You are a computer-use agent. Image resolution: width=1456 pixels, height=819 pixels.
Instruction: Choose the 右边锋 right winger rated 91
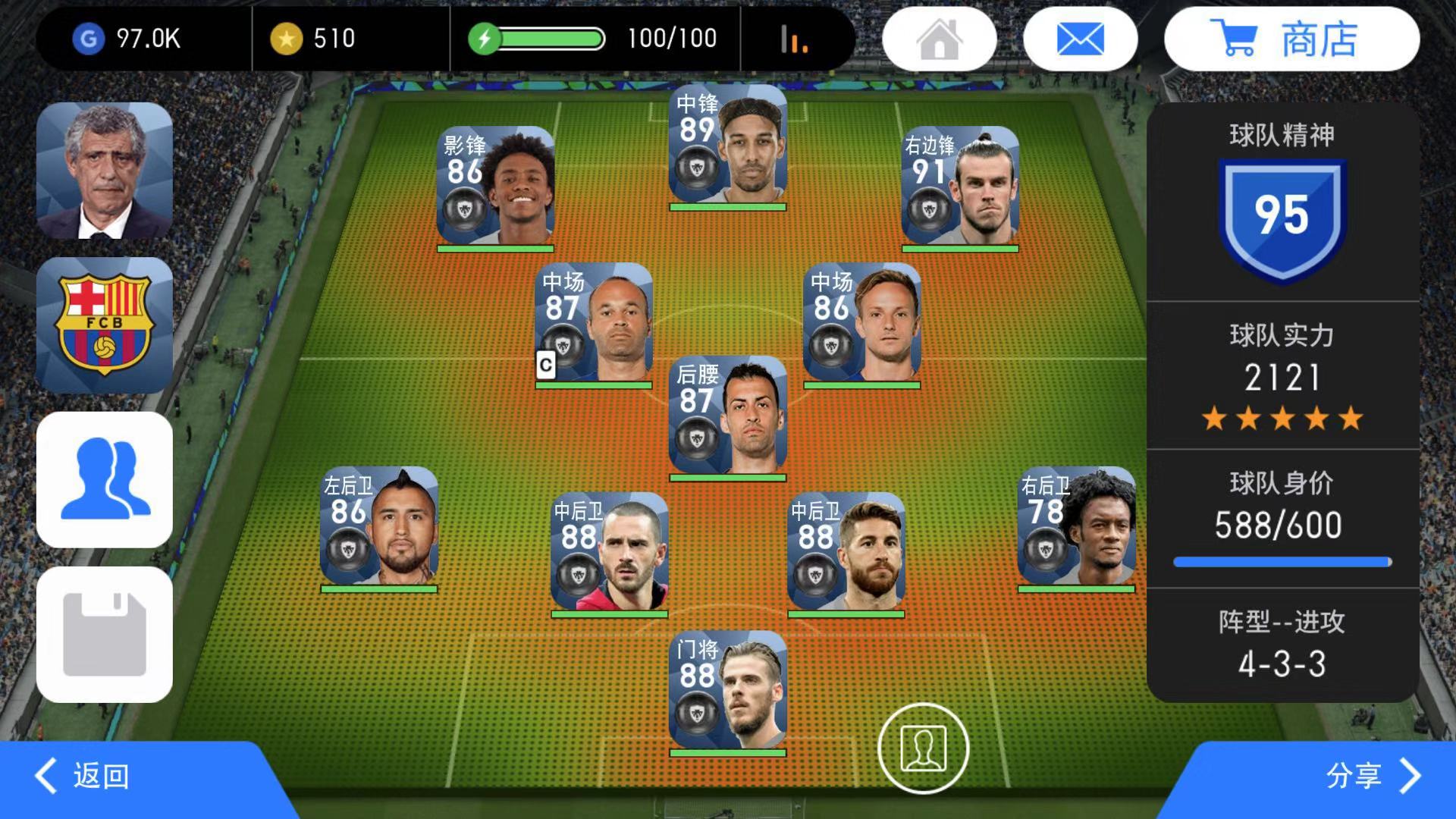click(x=960, y=188)
